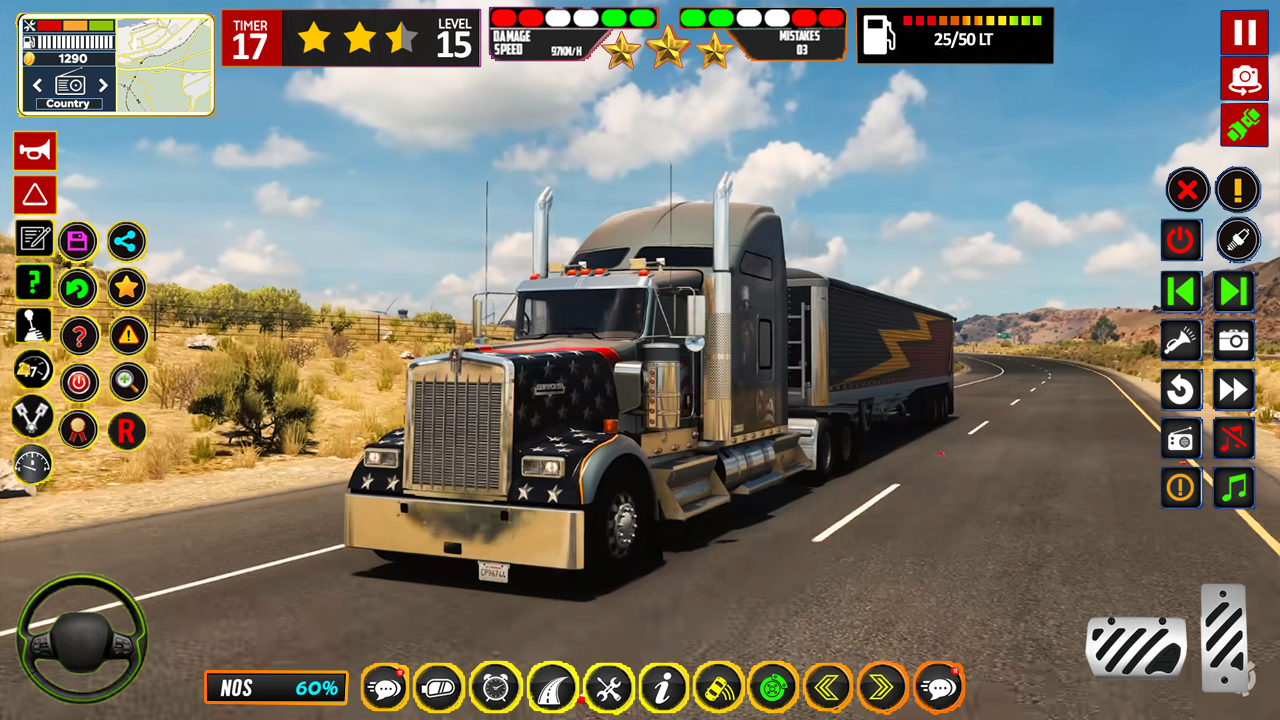Enable the radio
Viewport: 1280px width, 720px height.
[x=1181, y=439]
